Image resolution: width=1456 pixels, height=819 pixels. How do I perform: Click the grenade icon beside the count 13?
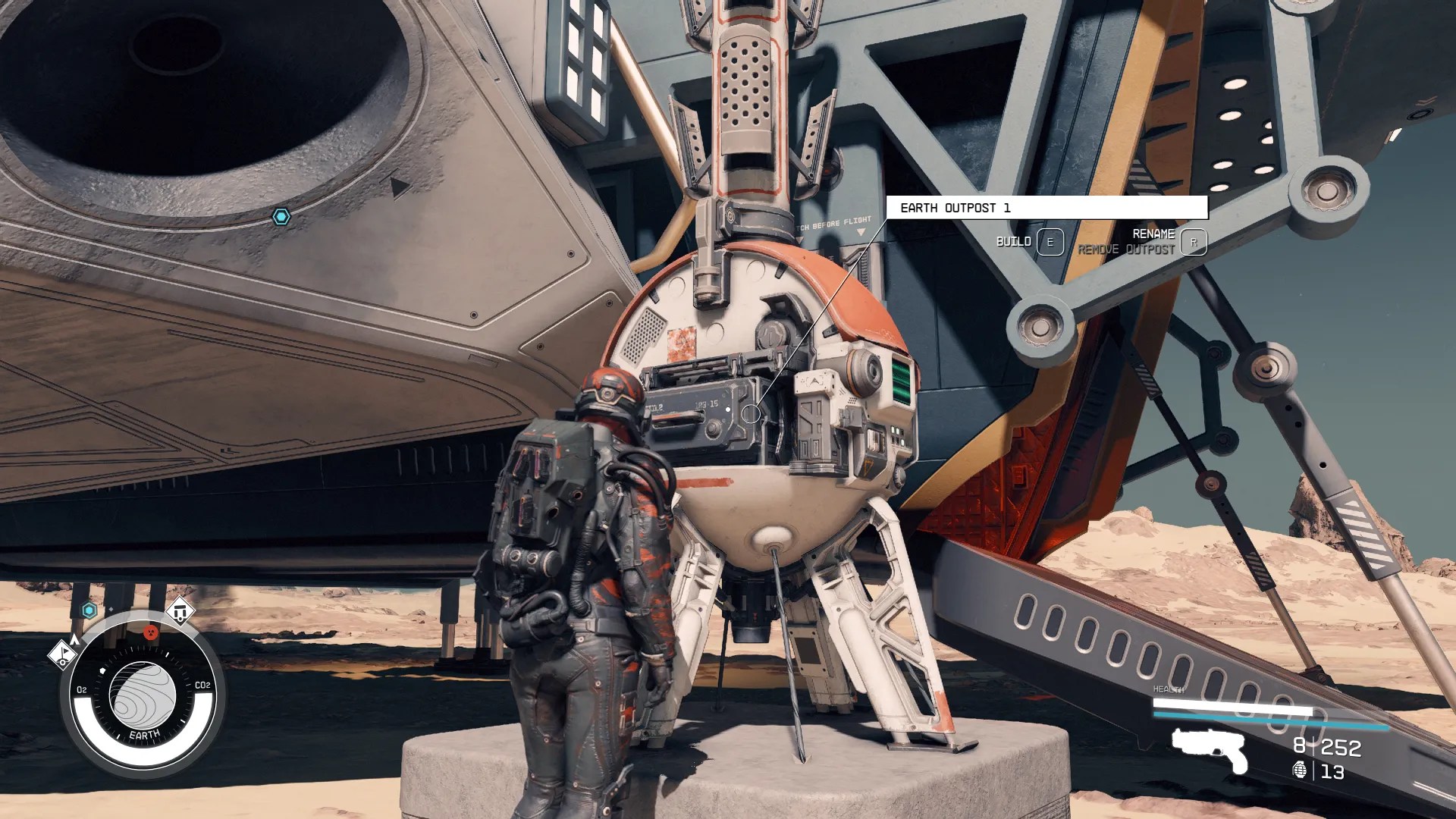point(1300,770)
